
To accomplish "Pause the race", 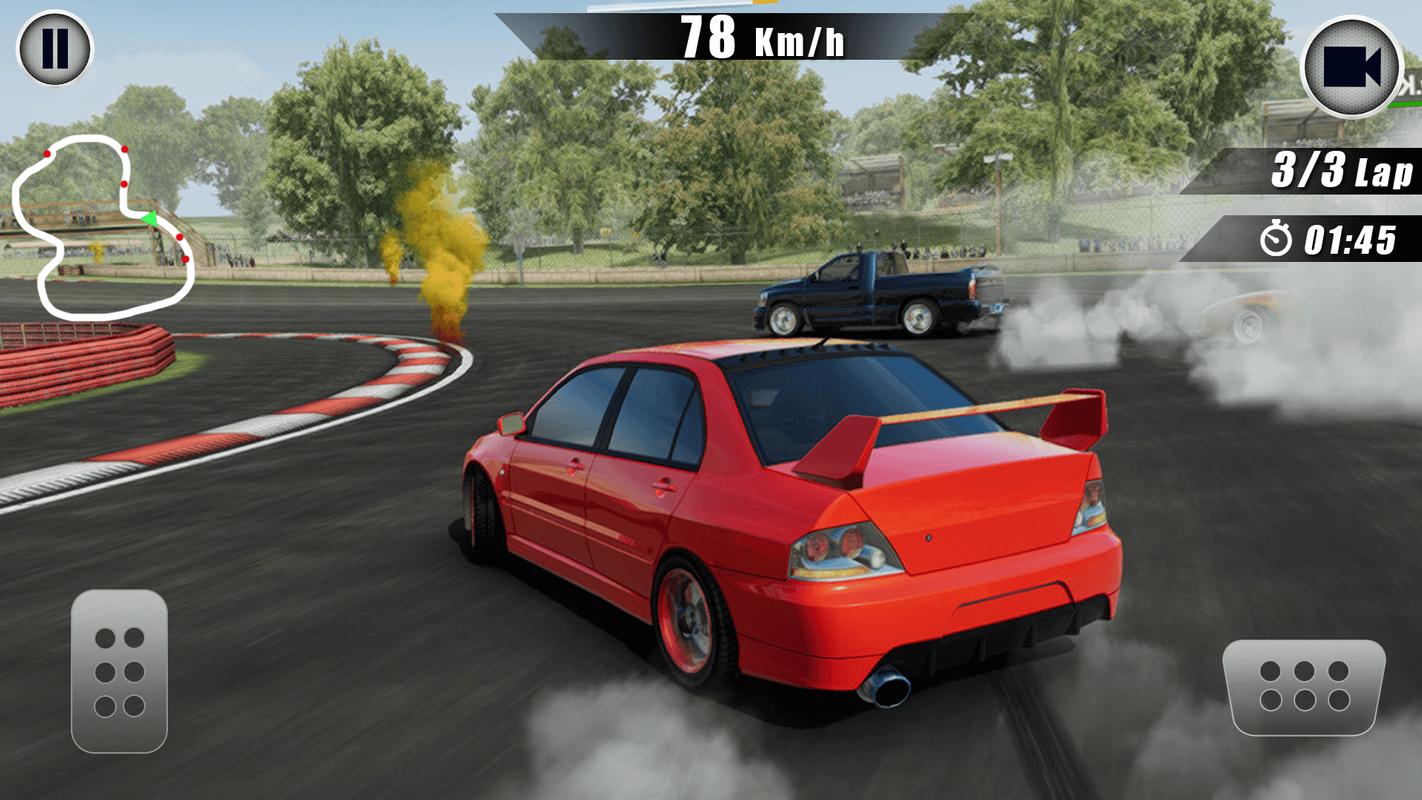I will pos(55,48).
